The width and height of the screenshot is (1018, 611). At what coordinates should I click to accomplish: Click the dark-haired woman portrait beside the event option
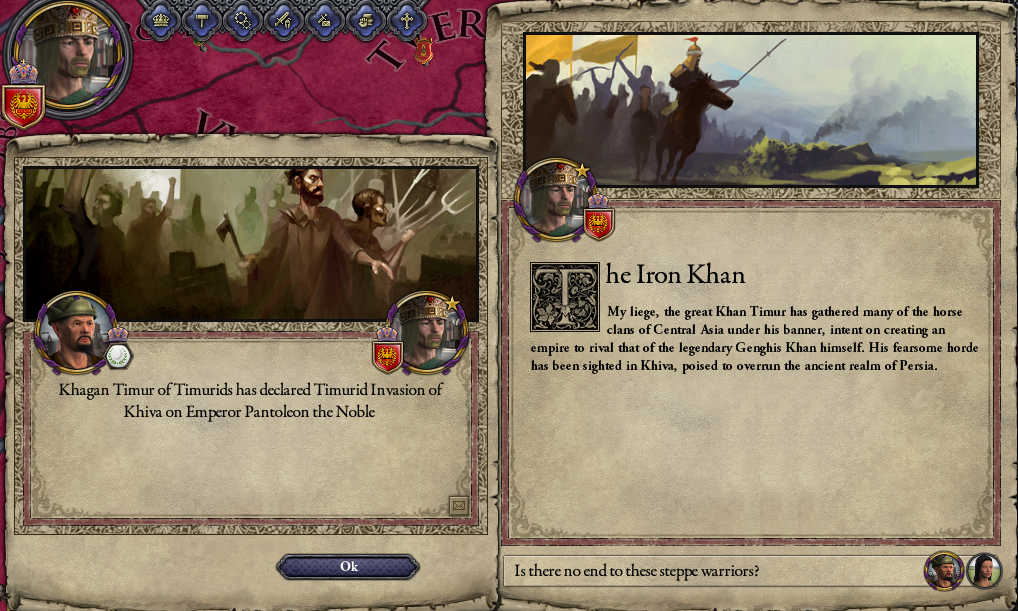(984, 571)
